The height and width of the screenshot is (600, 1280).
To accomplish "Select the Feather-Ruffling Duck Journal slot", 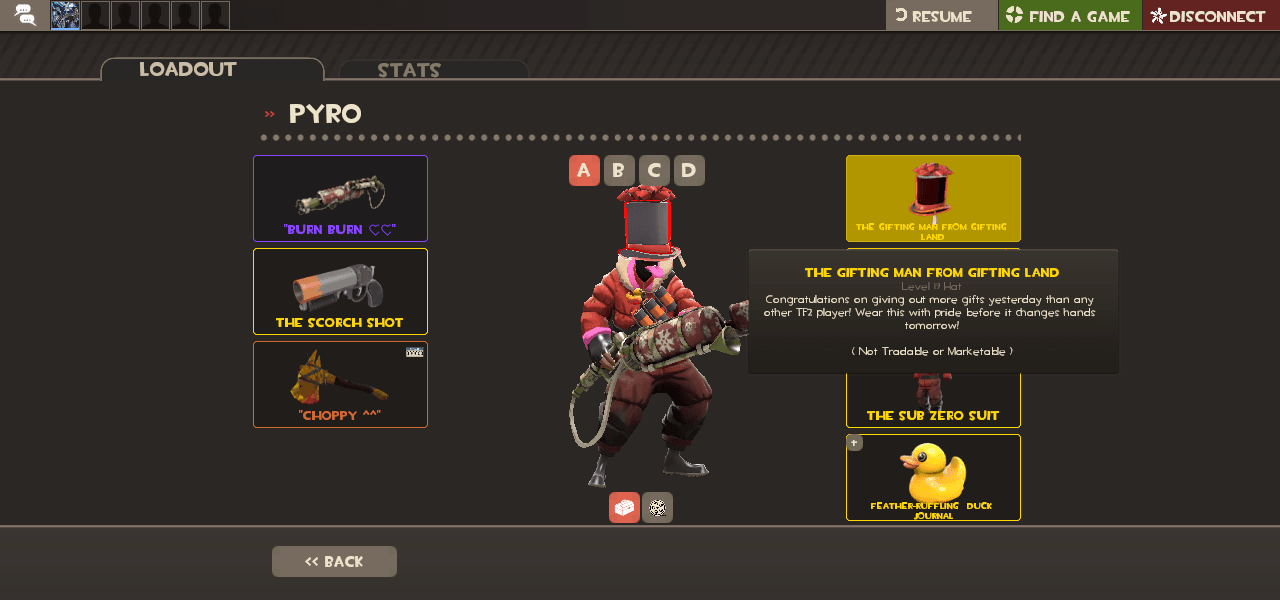I will 933,477.
